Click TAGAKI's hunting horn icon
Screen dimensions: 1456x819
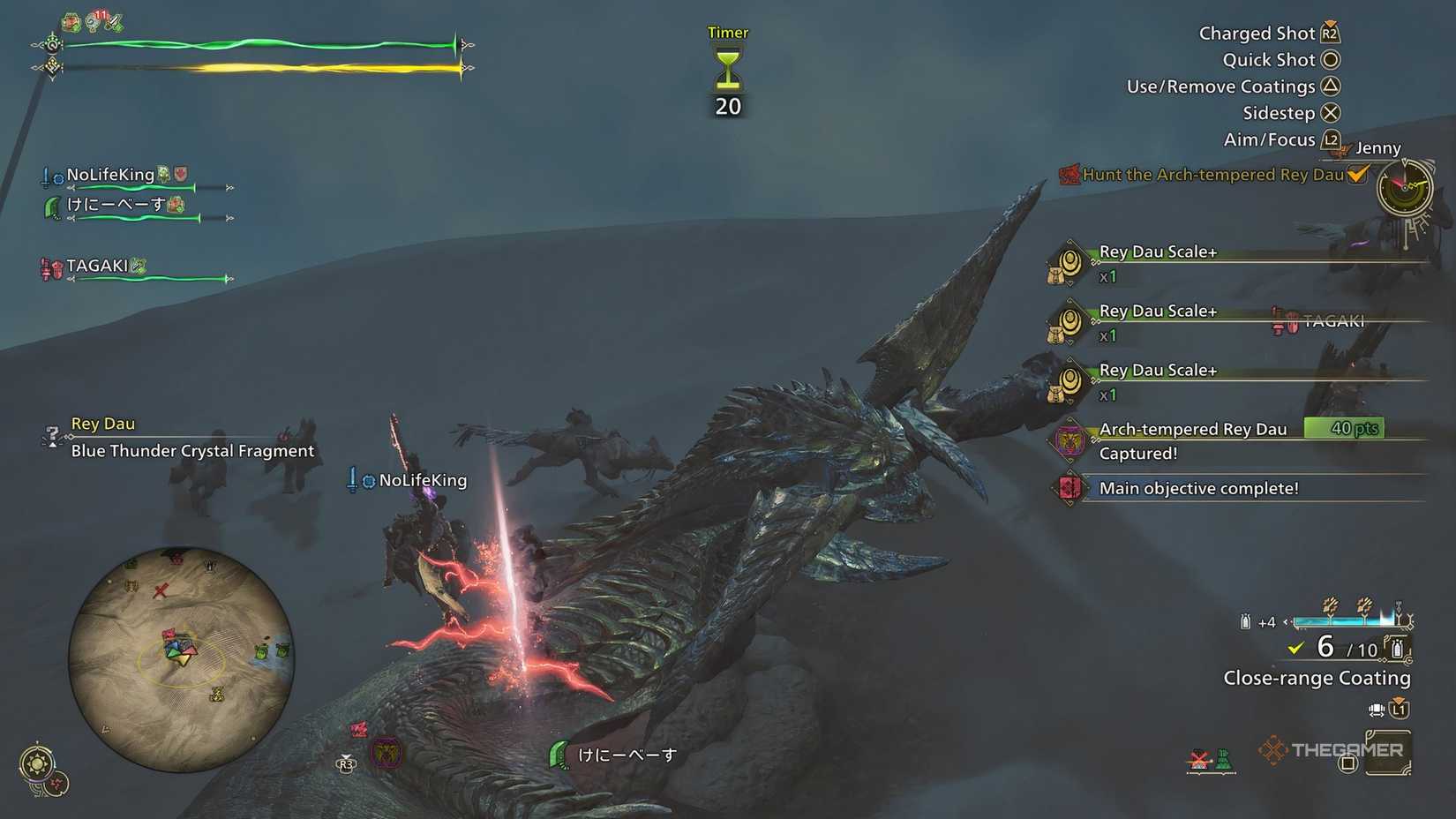(47, 267)
